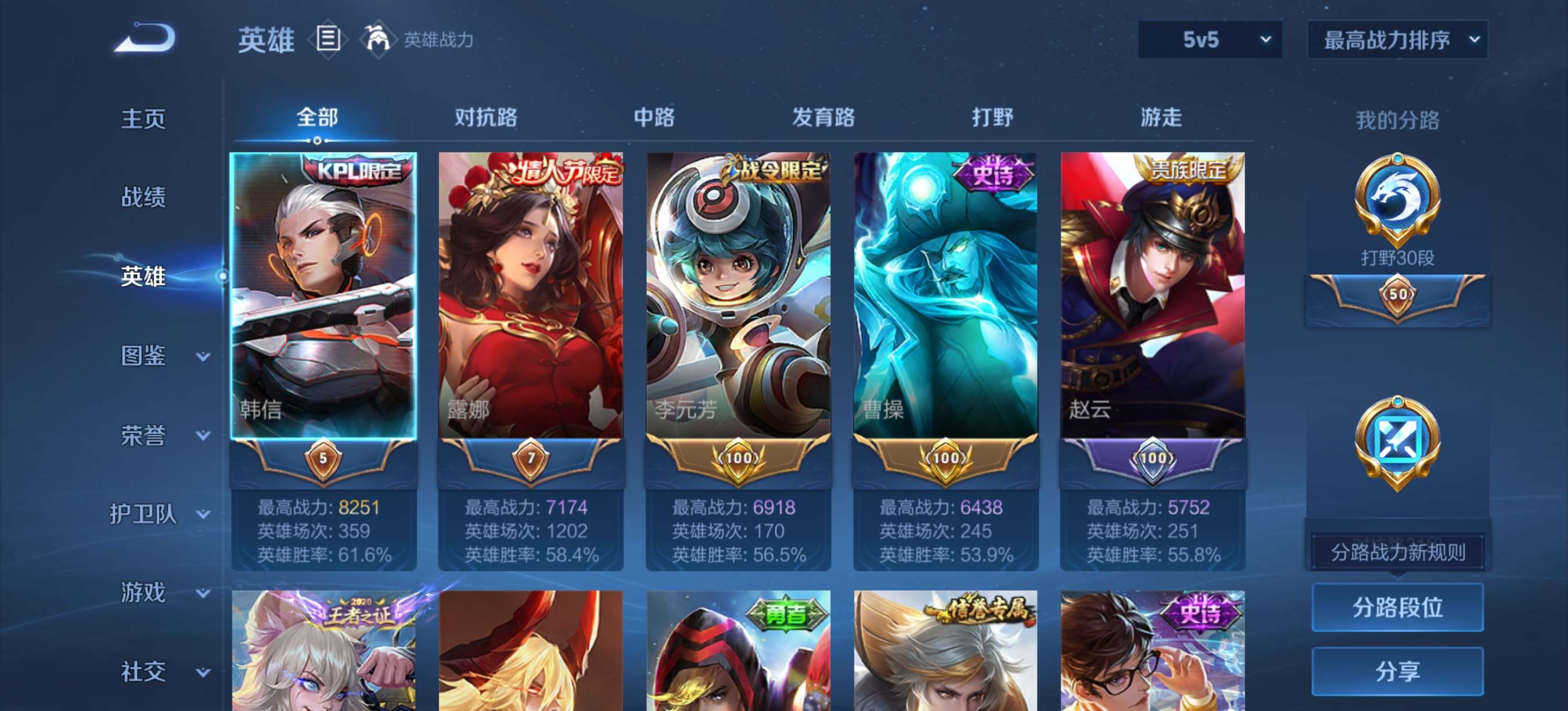Click the 分享 share button
The height and width of the screenshot is (711, 1568).
(1397, 671)
